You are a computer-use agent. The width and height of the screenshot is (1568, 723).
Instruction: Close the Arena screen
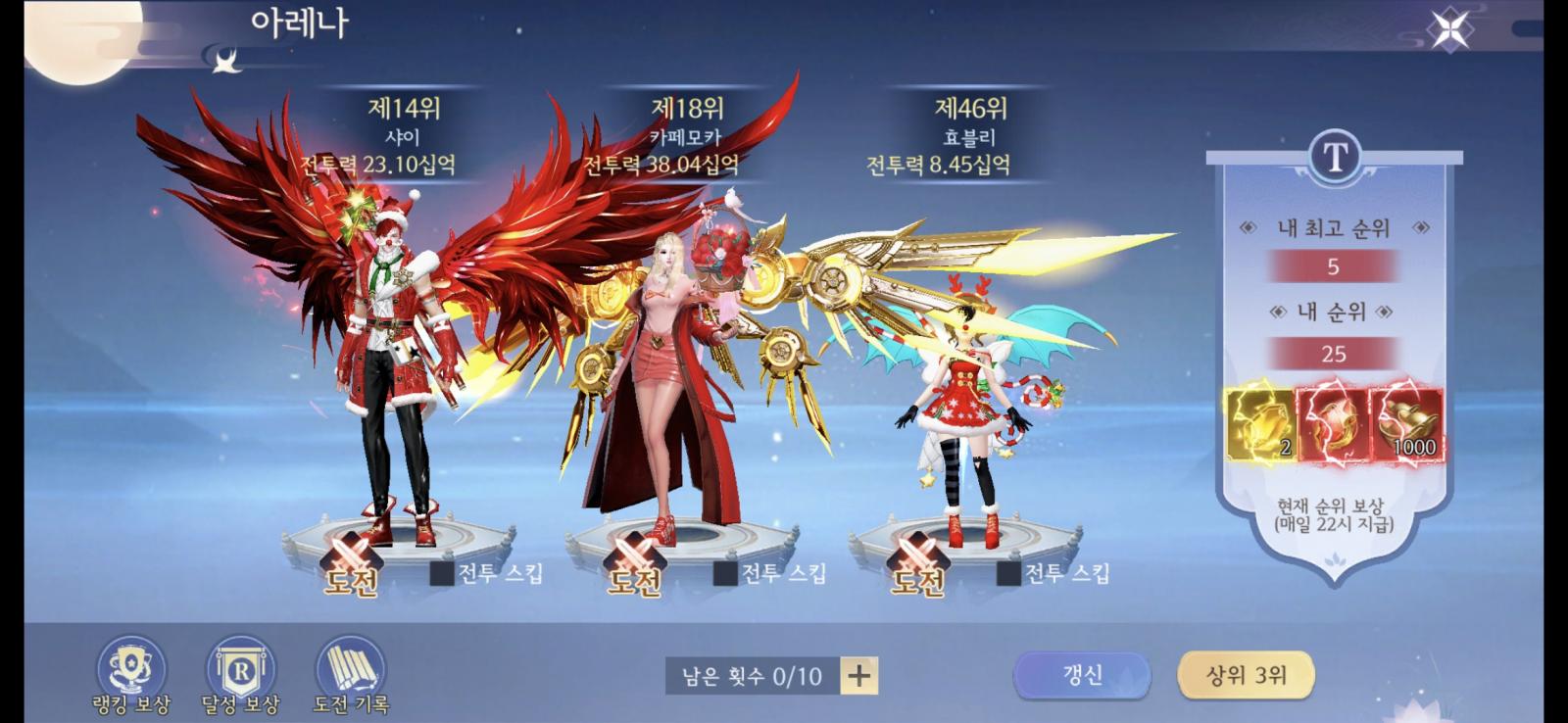tap(1449, 30)
